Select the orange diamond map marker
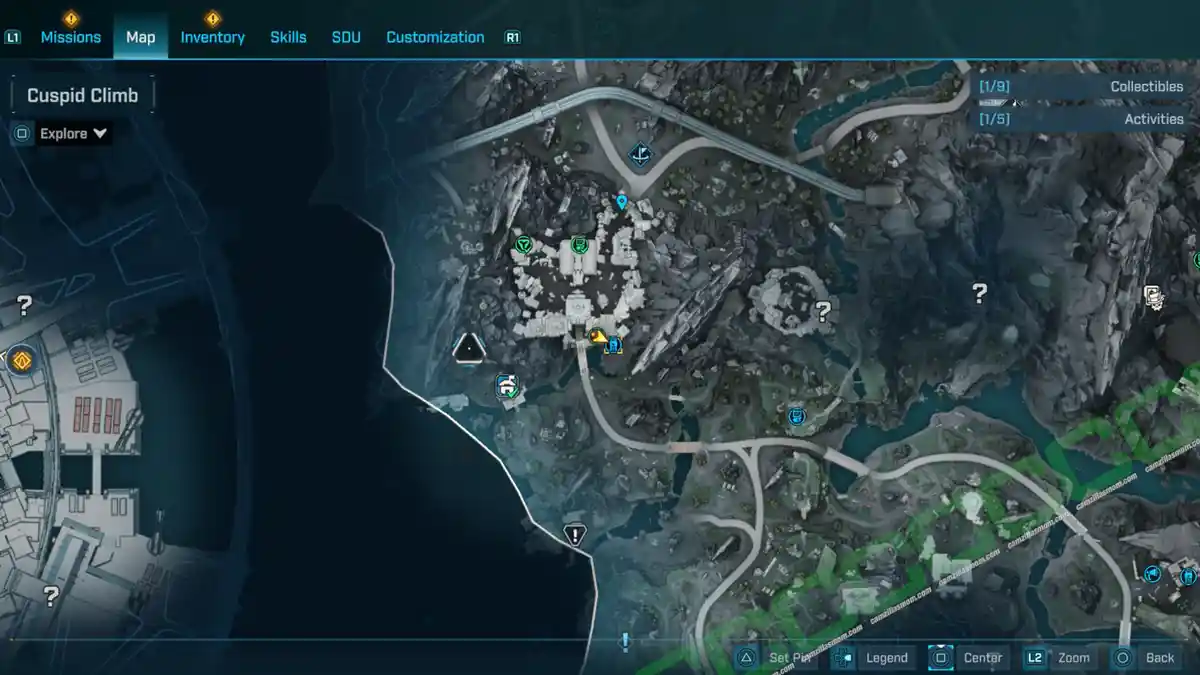The height and width of the screenshot is (675, 1200). [x=20, y=359]
